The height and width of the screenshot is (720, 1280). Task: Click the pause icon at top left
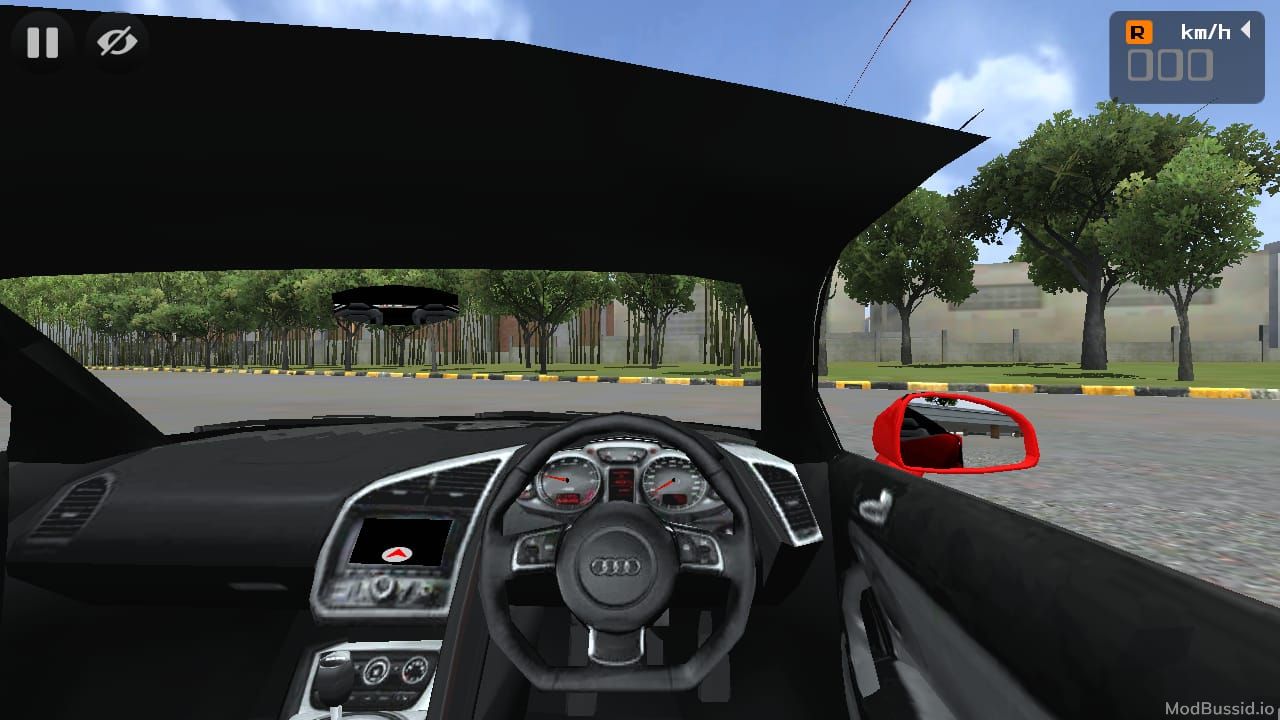click(42, 42)
